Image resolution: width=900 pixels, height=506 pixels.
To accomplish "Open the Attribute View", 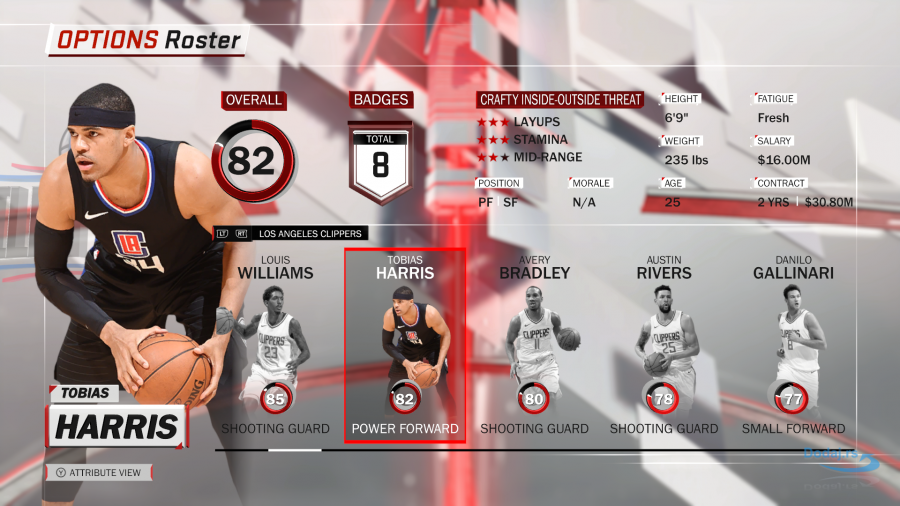I will click(x=98, y=472).
